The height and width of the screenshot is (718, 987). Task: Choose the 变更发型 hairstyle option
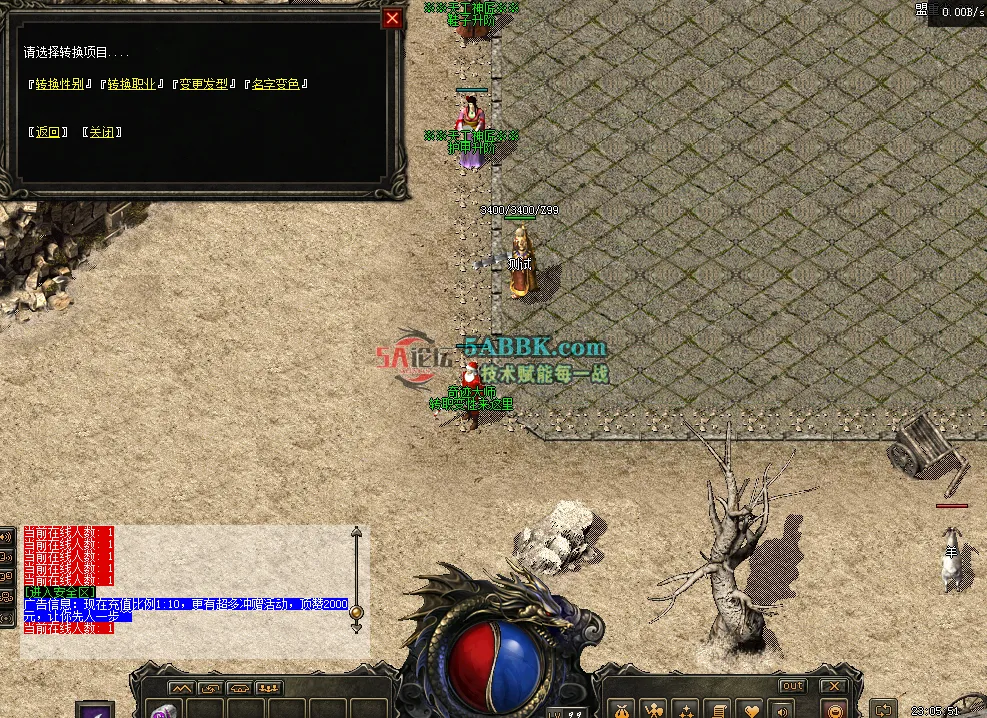coord(204,84)
